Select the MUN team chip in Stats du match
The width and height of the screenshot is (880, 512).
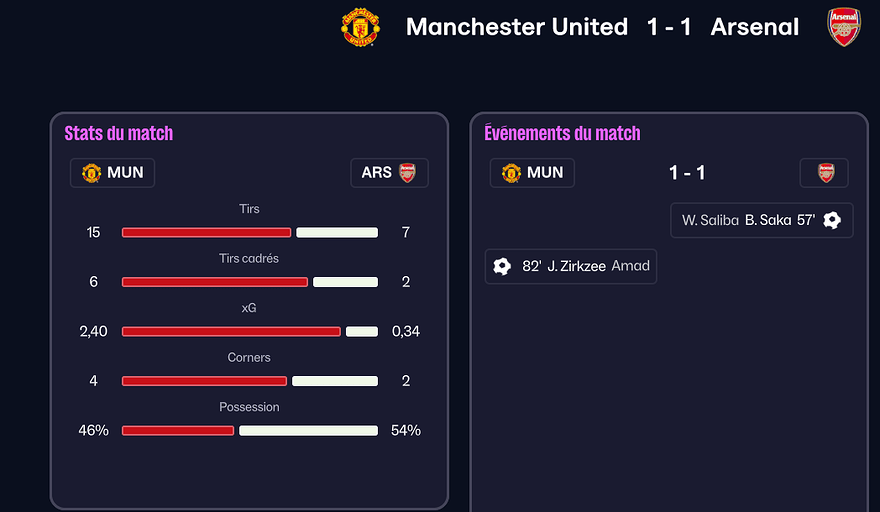(x=112, y=173)
